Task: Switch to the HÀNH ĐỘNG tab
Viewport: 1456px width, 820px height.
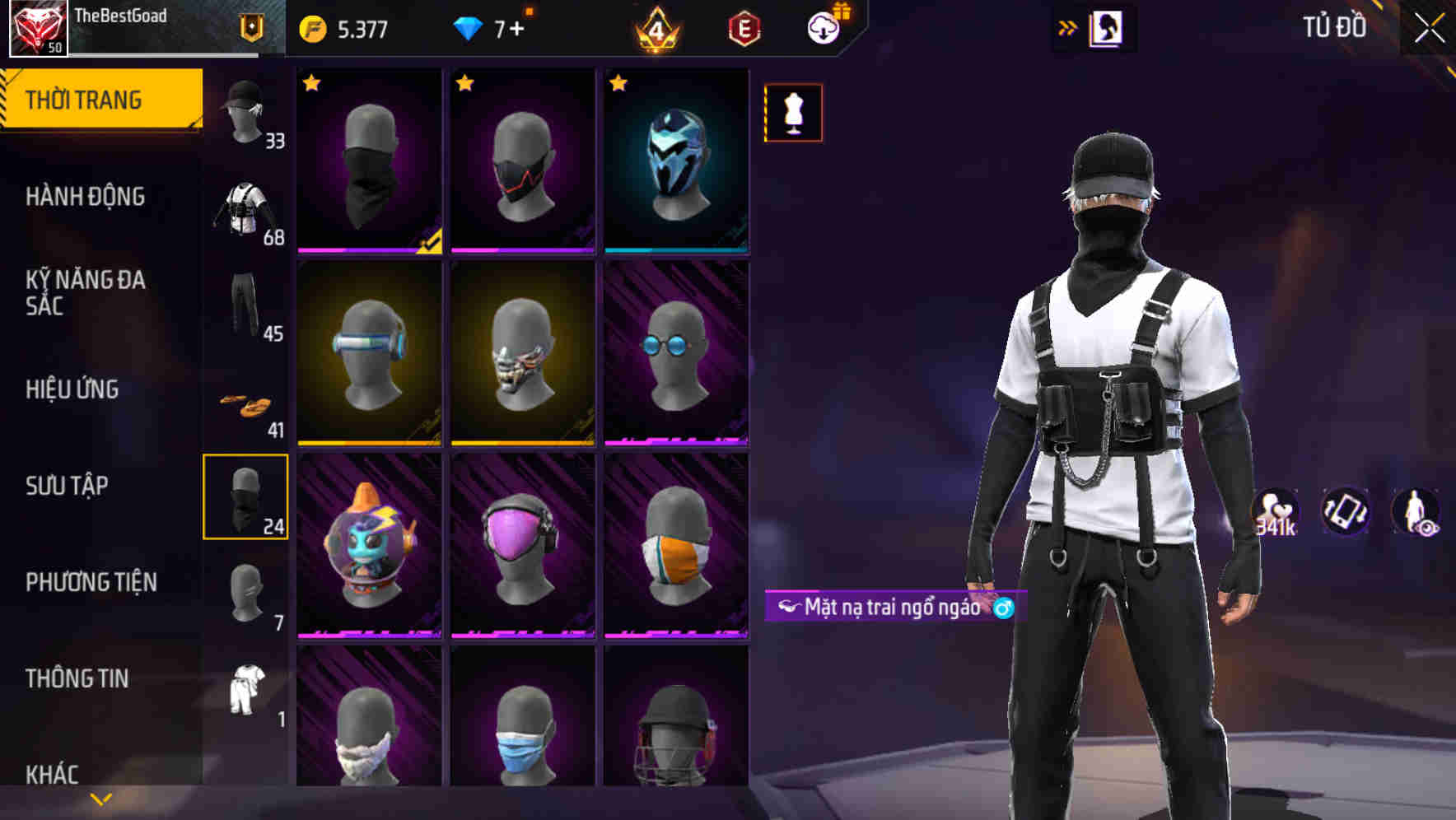Action: [86, 196]
